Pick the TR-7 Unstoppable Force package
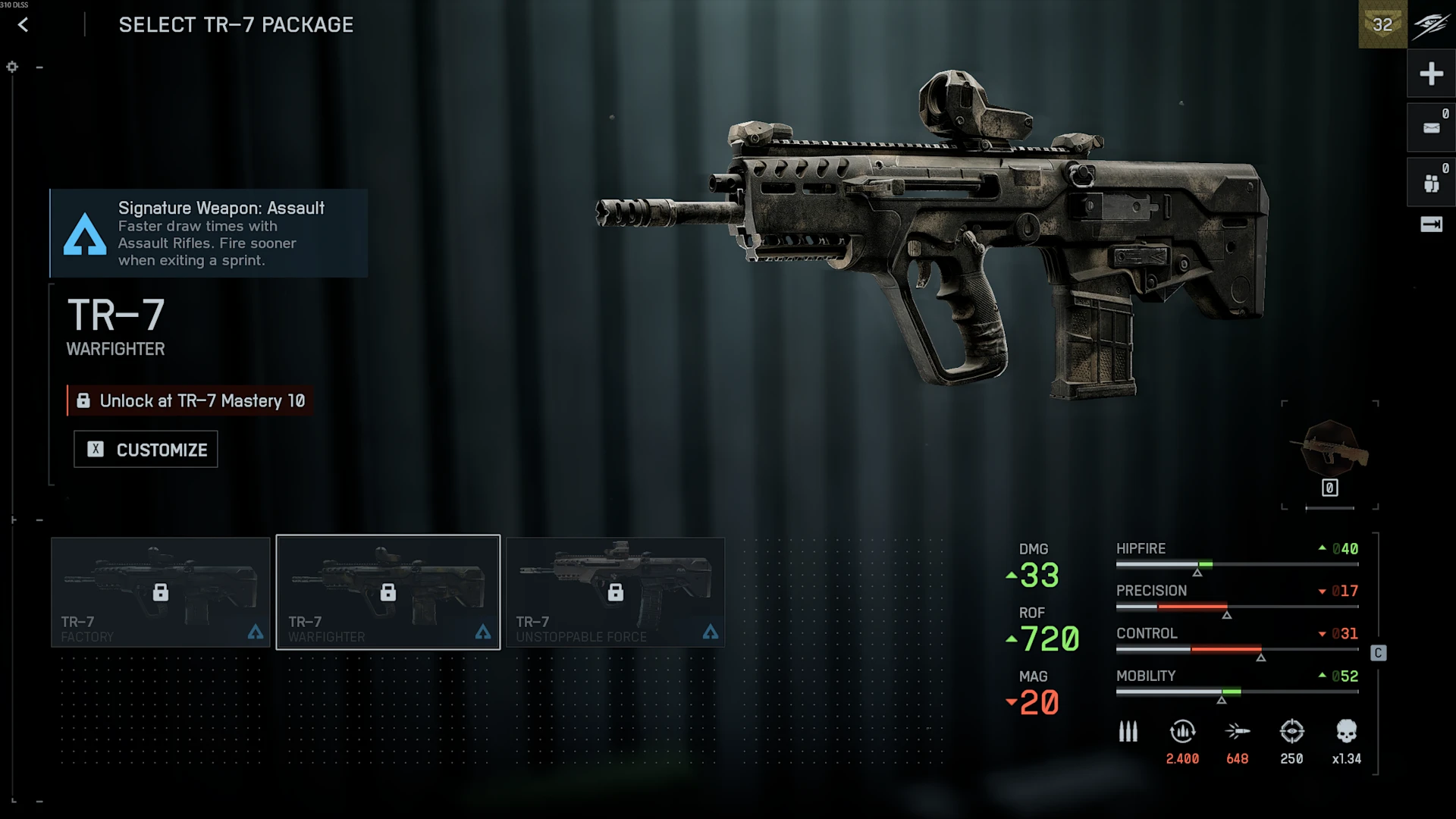 (615, 592)
